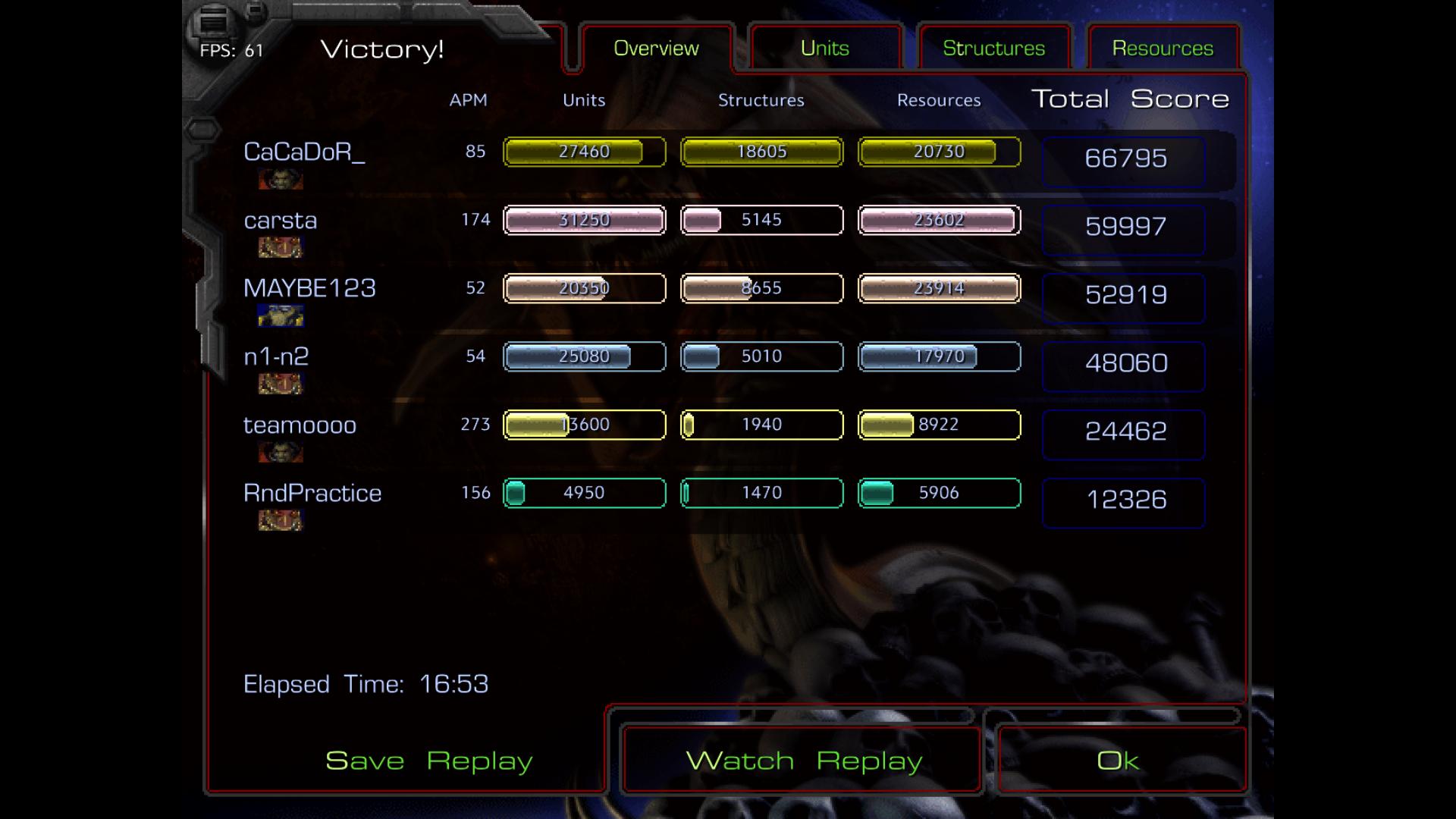Choose the carsta player entry

tap(281, 221)
